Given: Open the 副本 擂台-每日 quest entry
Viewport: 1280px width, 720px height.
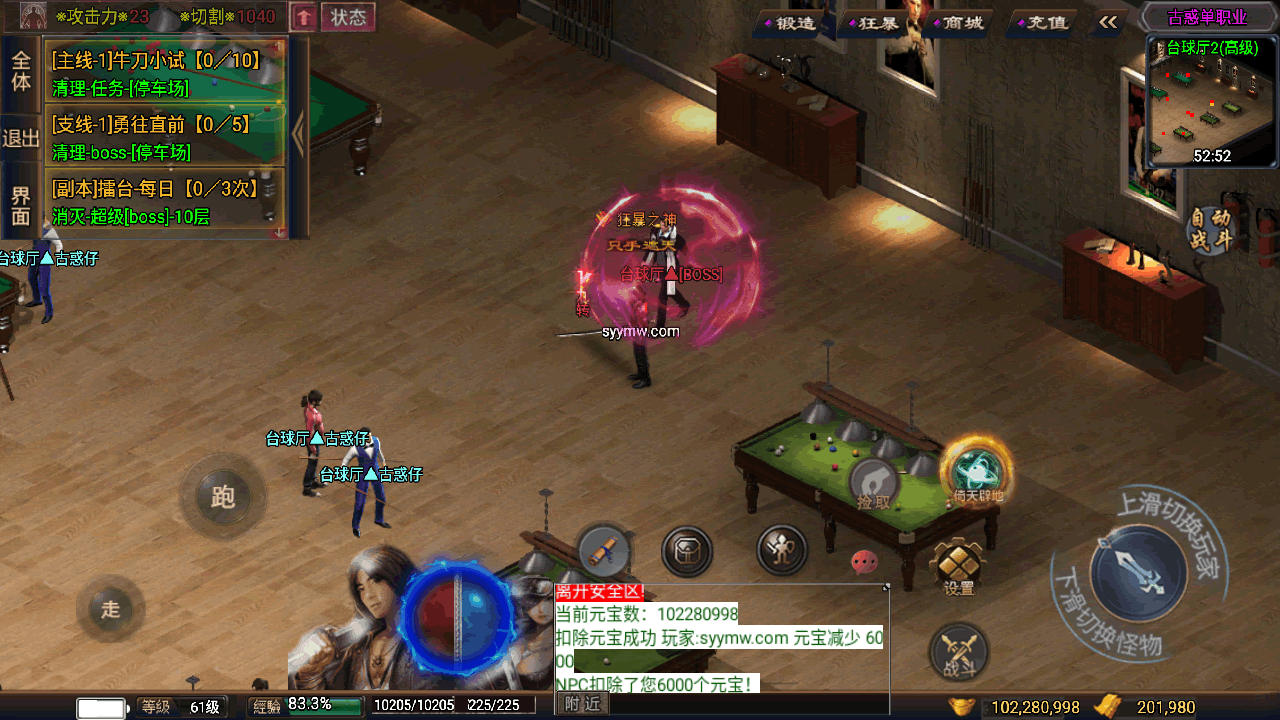Looking at the screenshot, I should click(x=165, y=201).
